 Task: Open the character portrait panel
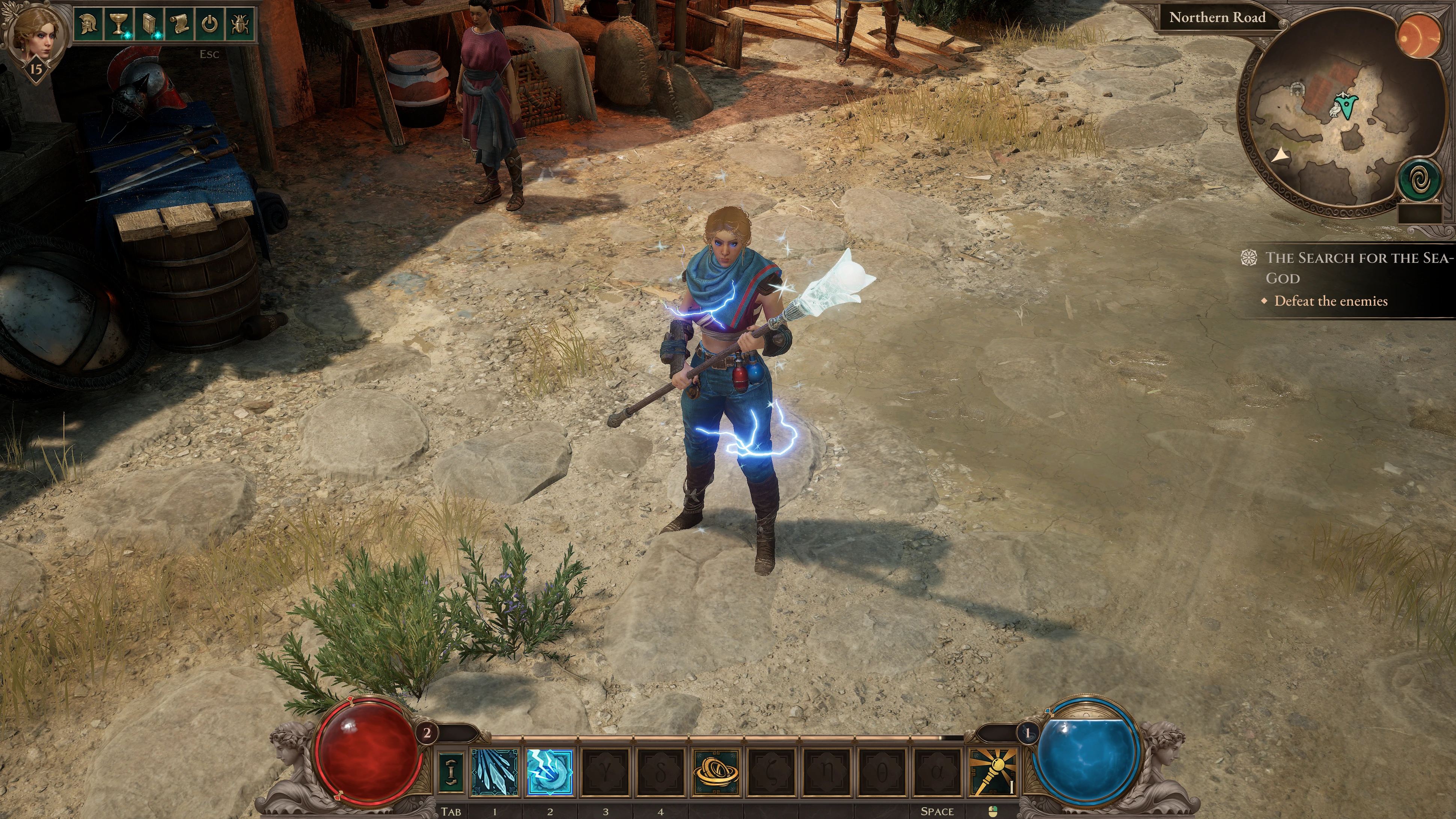pos(35,34)
